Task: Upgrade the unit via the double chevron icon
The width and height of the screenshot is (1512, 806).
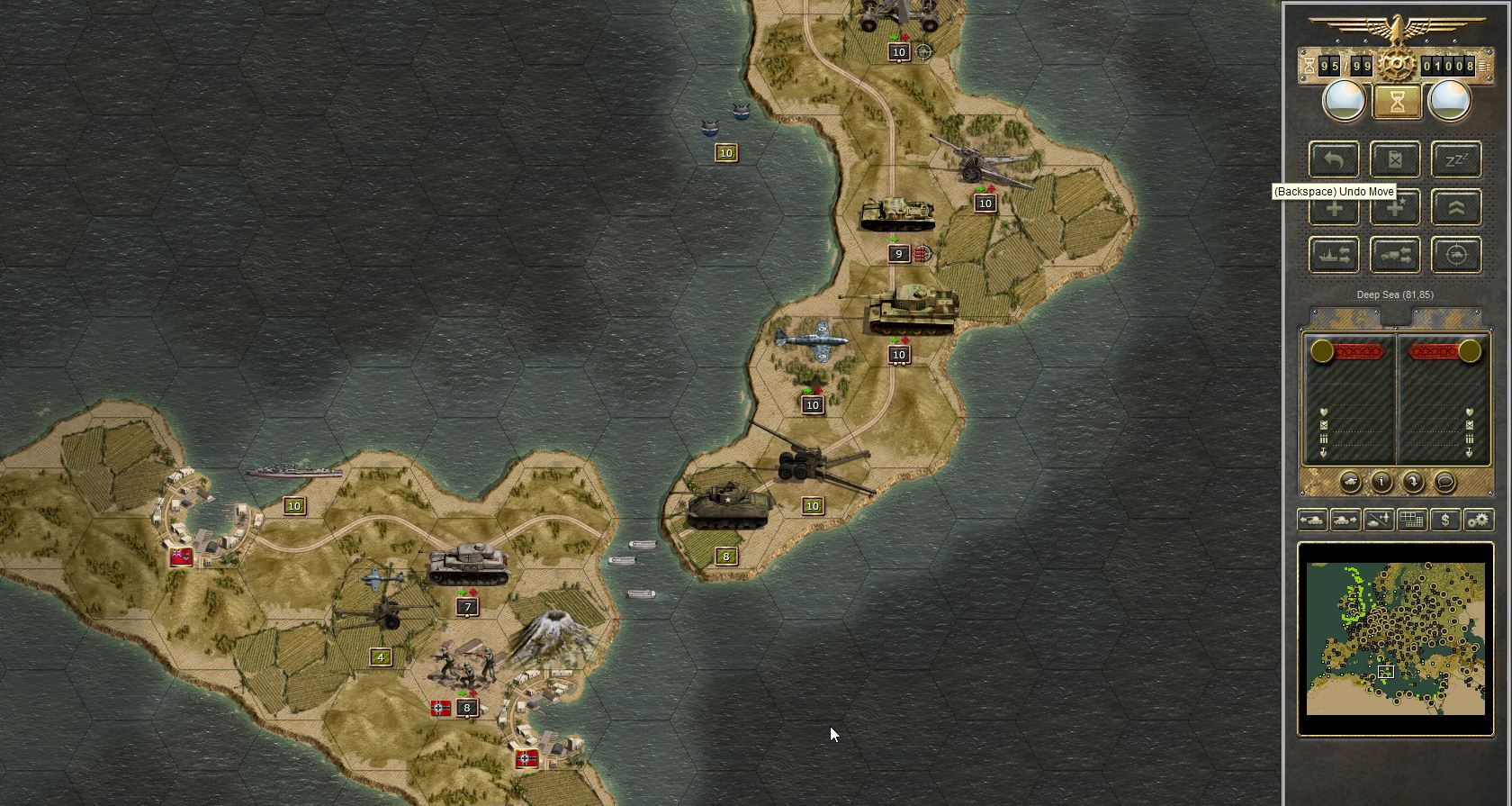Action: (1456, 207)
